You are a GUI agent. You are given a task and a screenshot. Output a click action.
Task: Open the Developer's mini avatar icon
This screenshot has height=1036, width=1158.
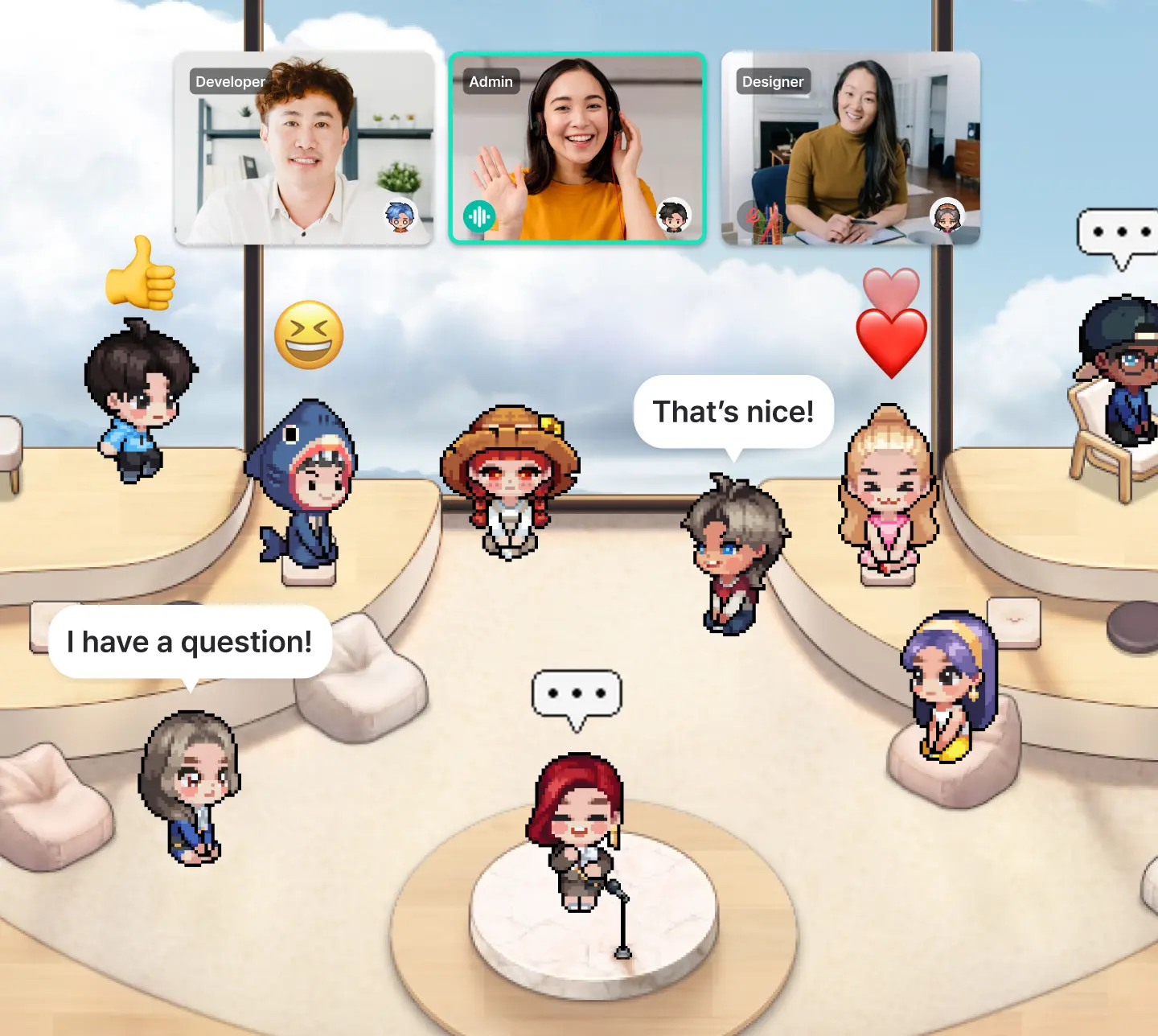point(402,217)
